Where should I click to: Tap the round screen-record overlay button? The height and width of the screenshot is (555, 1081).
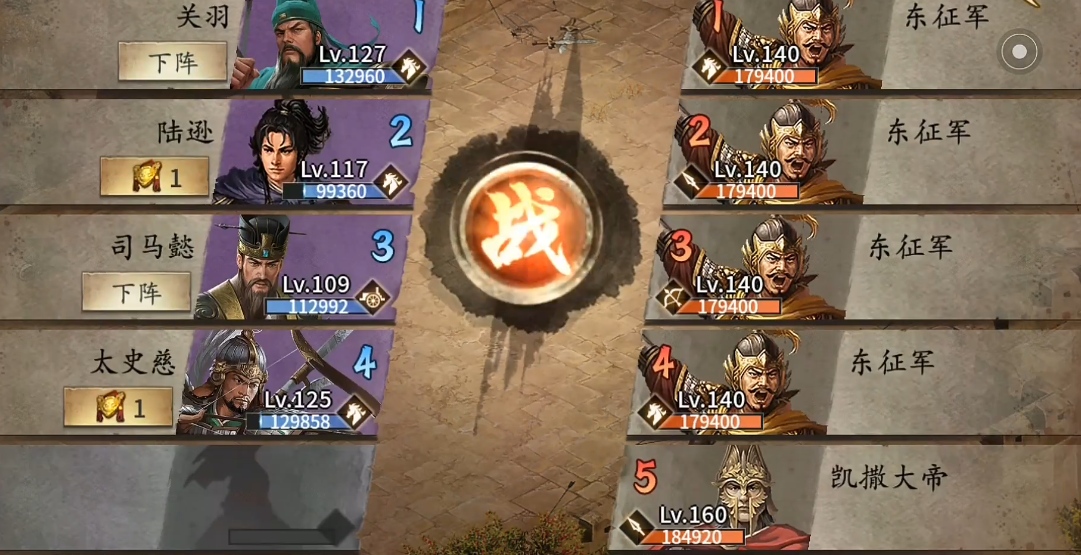tap(1019, 51)
